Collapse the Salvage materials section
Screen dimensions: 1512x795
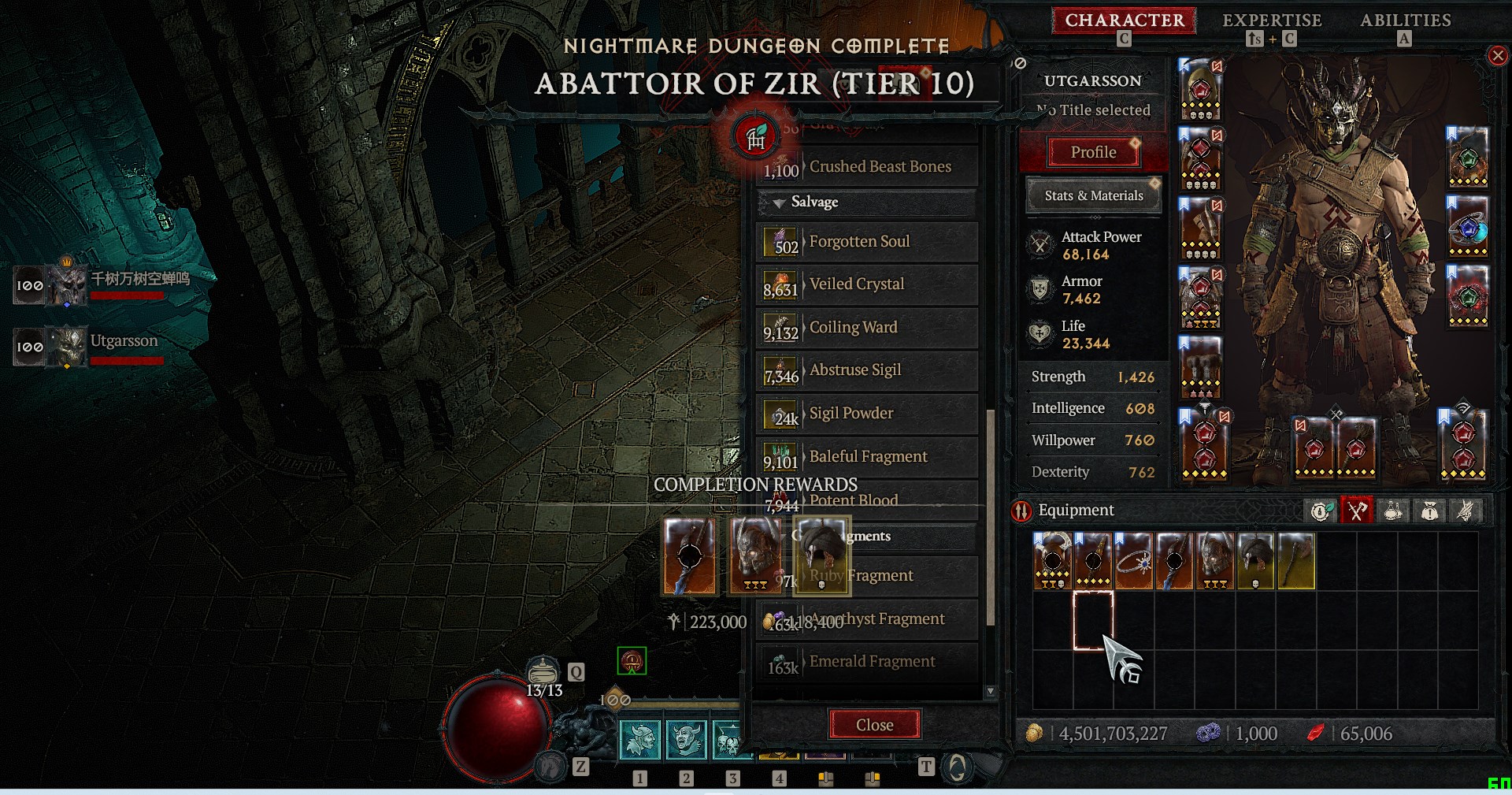tap(779, 202)
